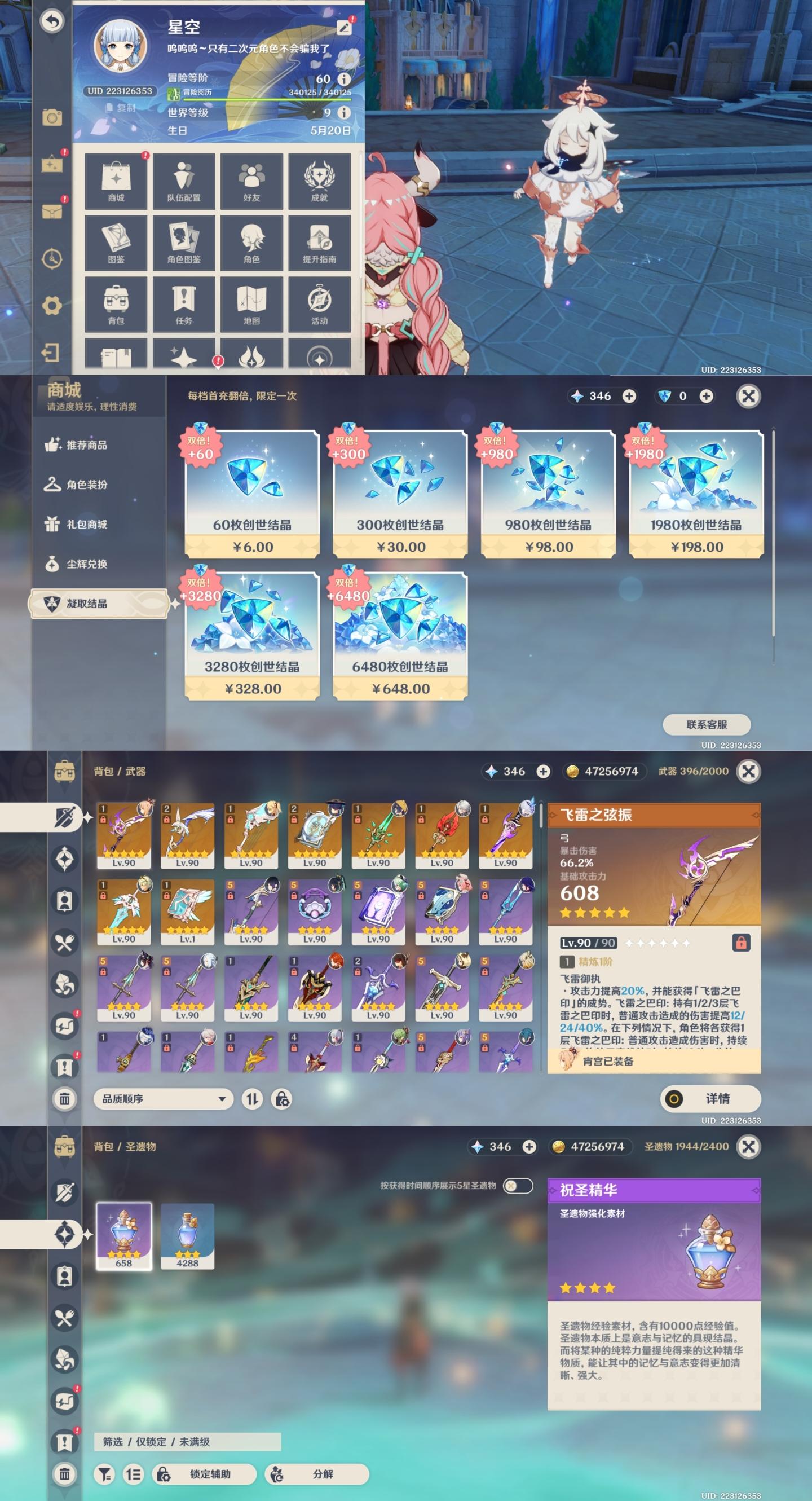This screenshot has width=812, height=1501.
Task: Close the 商城 shop screen
Action: (748, 396)
